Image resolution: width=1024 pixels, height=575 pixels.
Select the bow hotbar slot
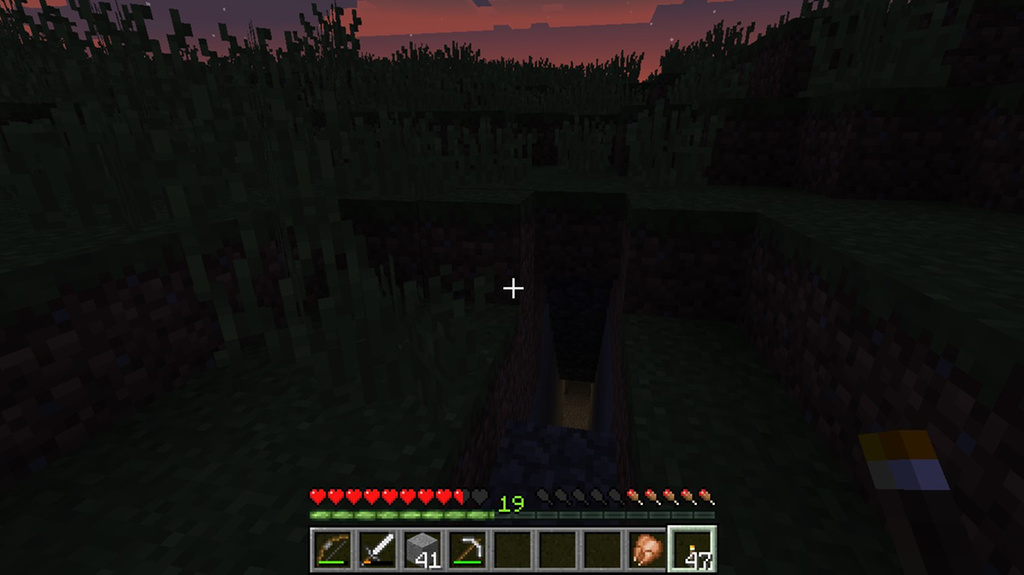coord(332,549)
